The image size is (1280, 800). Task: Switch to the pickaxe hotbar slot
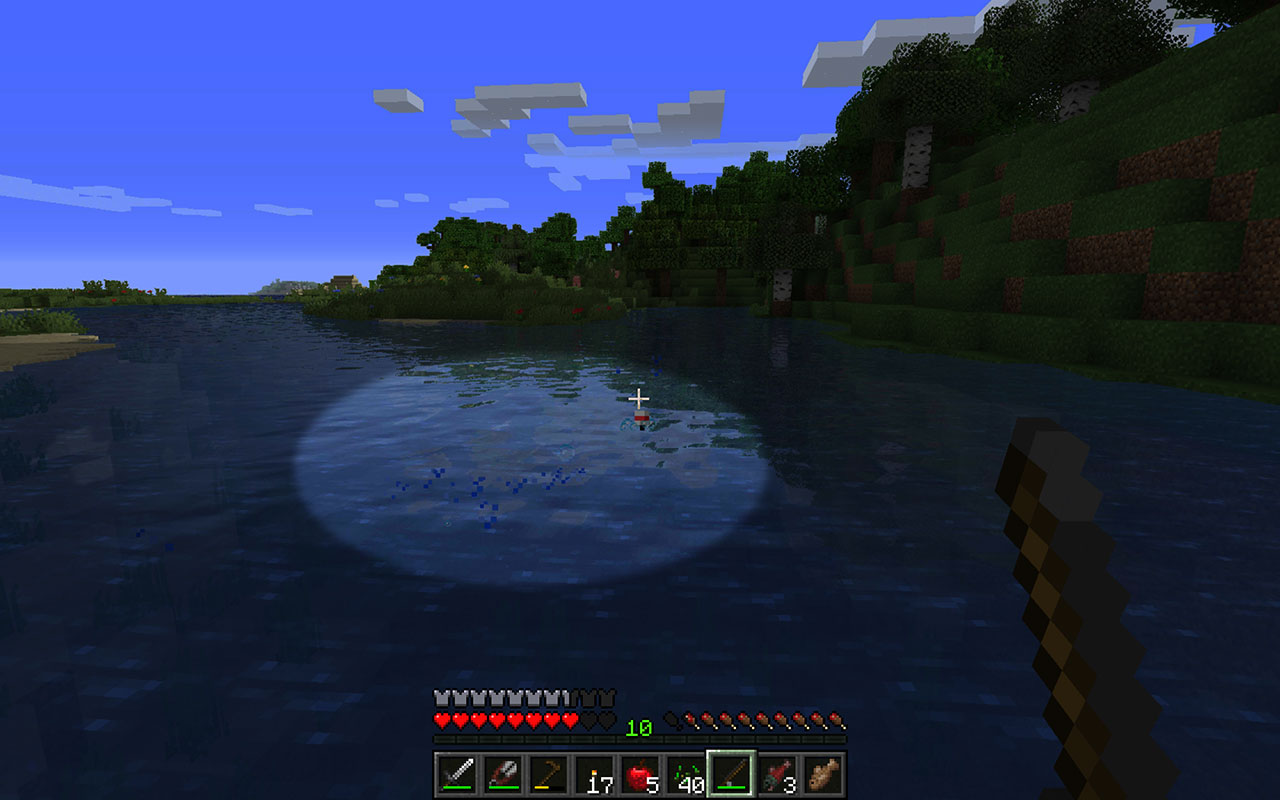click(548, 775)
